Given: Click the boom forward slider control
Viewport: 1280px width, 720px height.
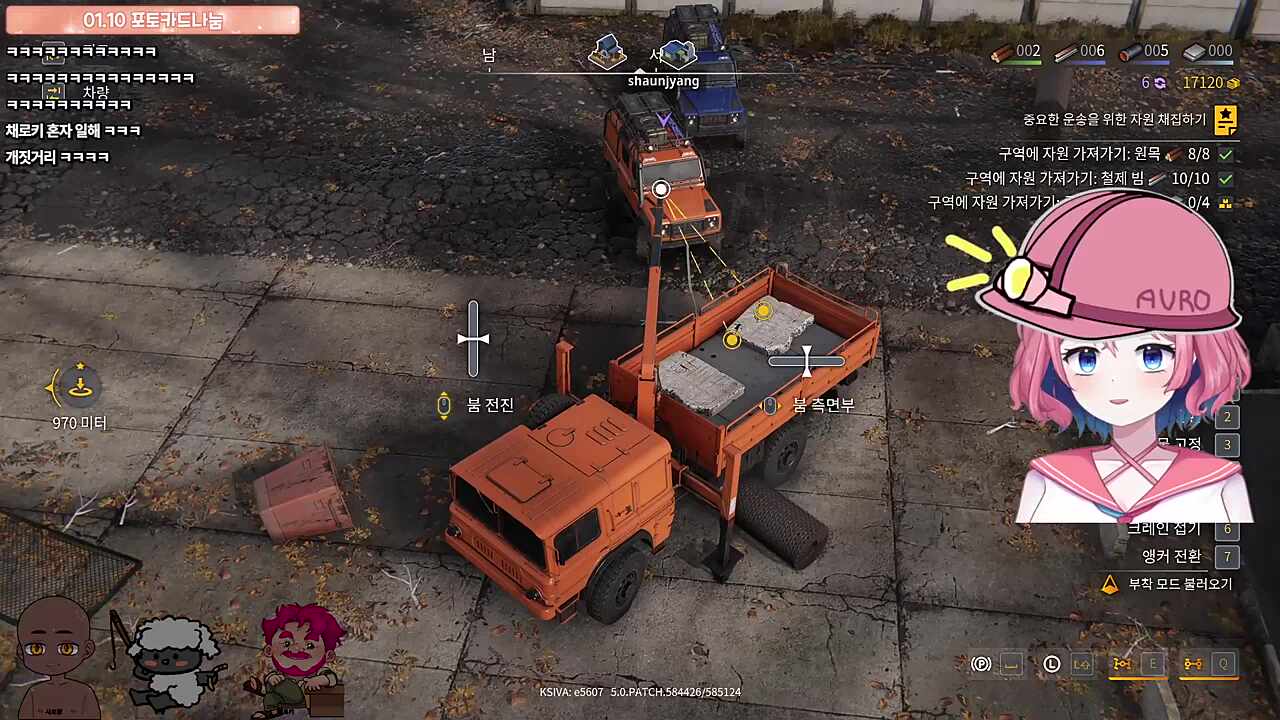Looking at the screenshot, I should coord(473,339).
